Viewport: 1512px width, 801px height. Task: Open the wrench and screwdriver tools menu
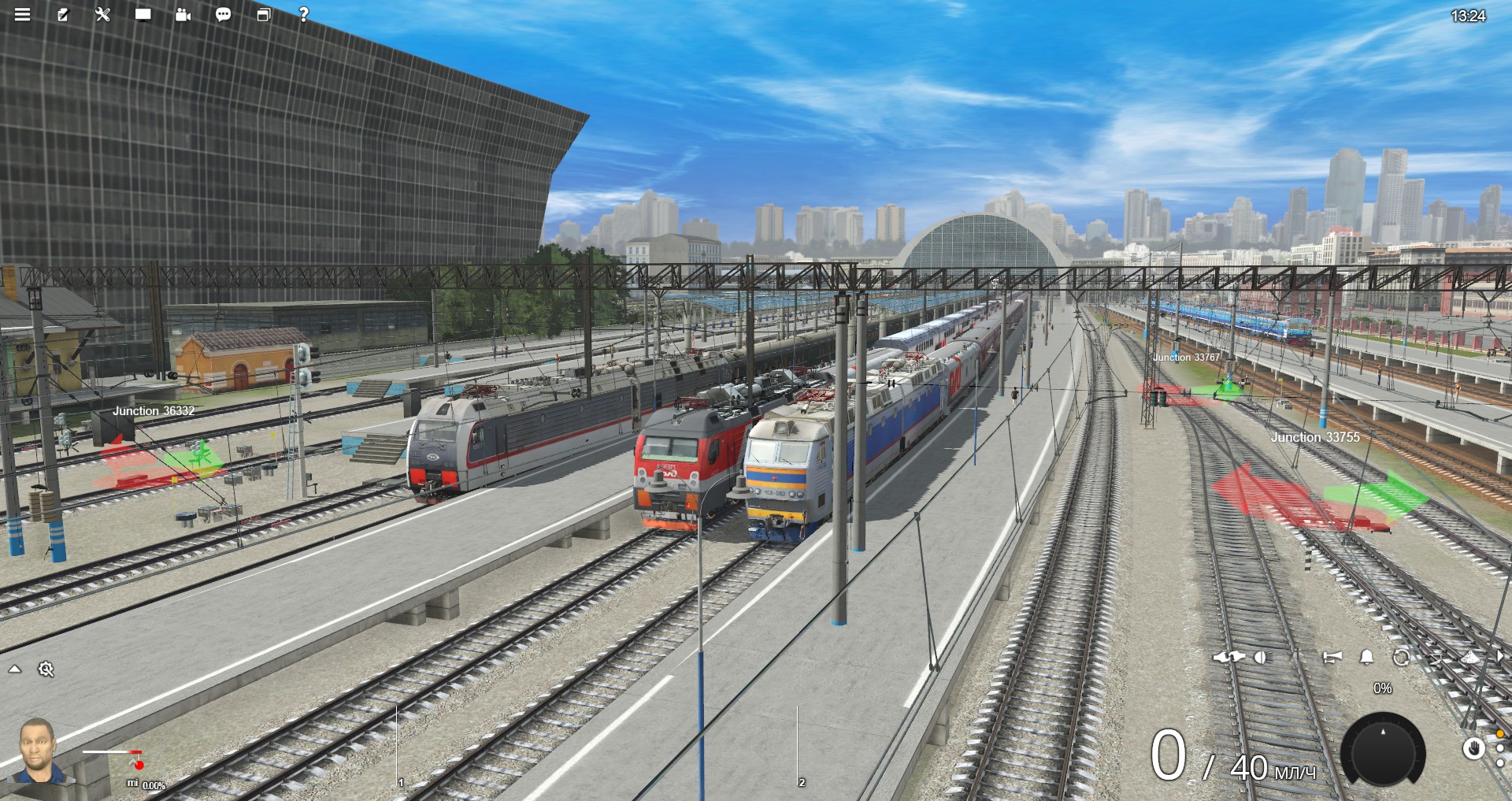click(102, 14)
